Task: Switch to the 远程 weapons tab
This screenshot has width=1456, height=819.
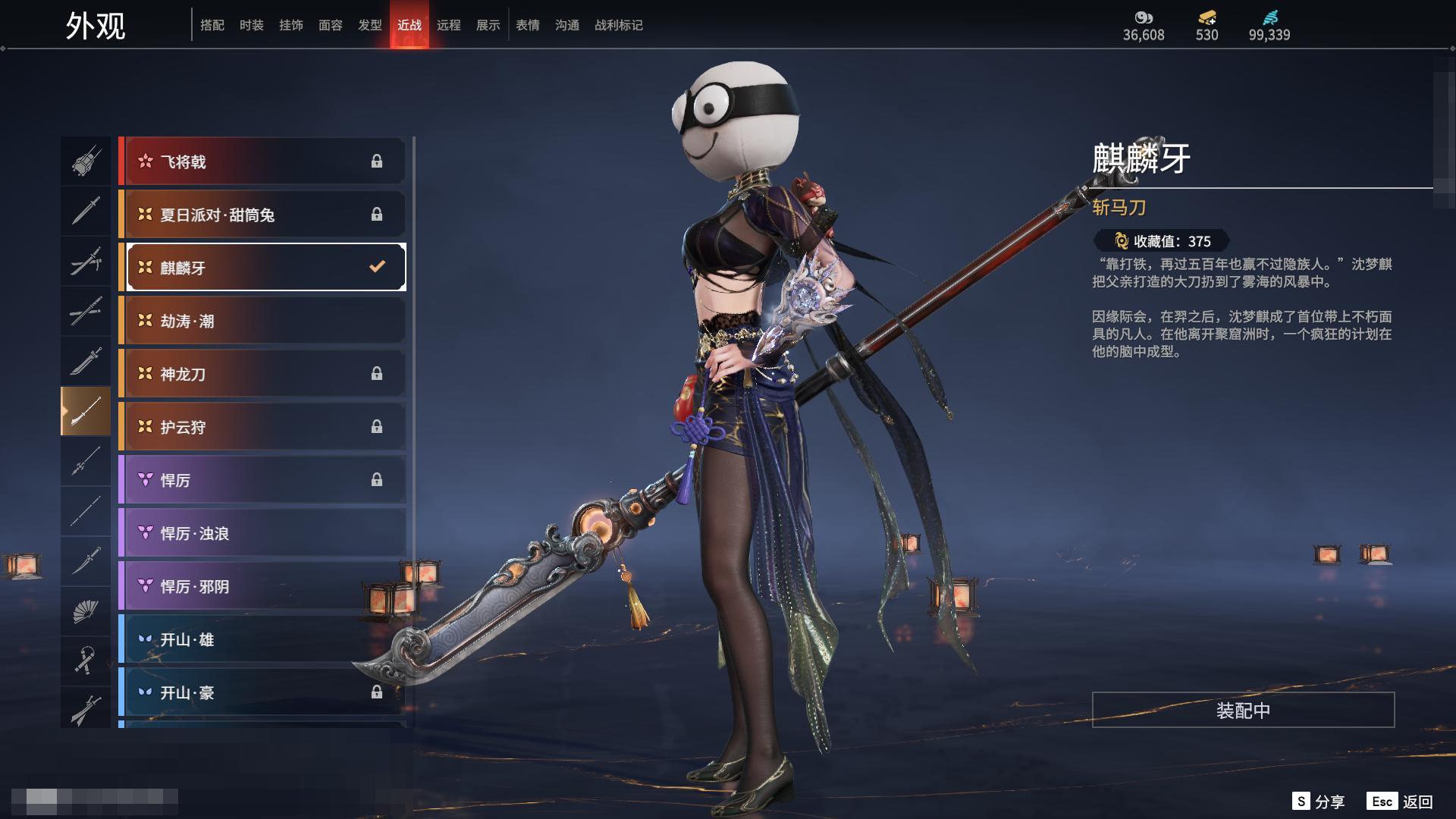Action: (x=448, y=26)
